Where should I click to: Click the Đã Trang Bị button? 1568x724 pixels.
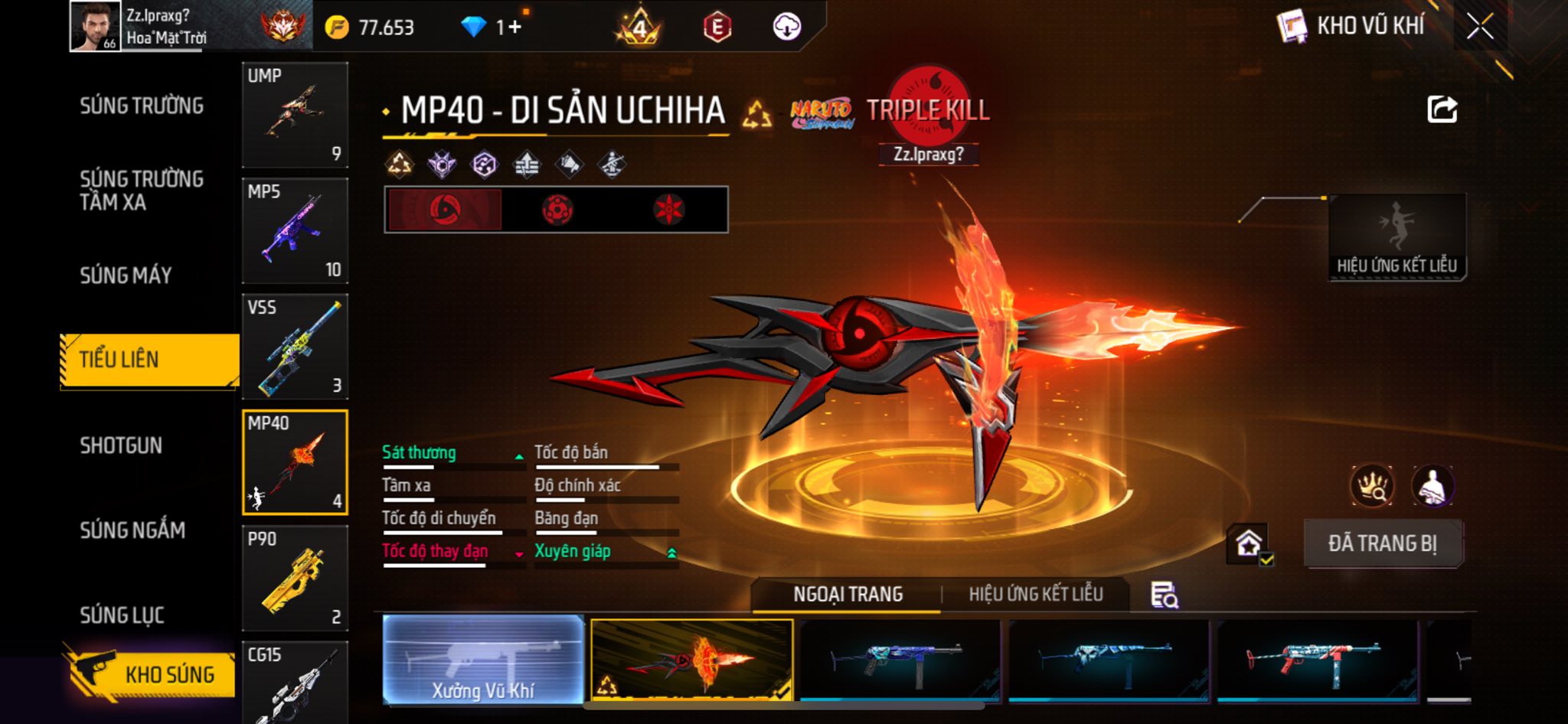point(1382,543)
